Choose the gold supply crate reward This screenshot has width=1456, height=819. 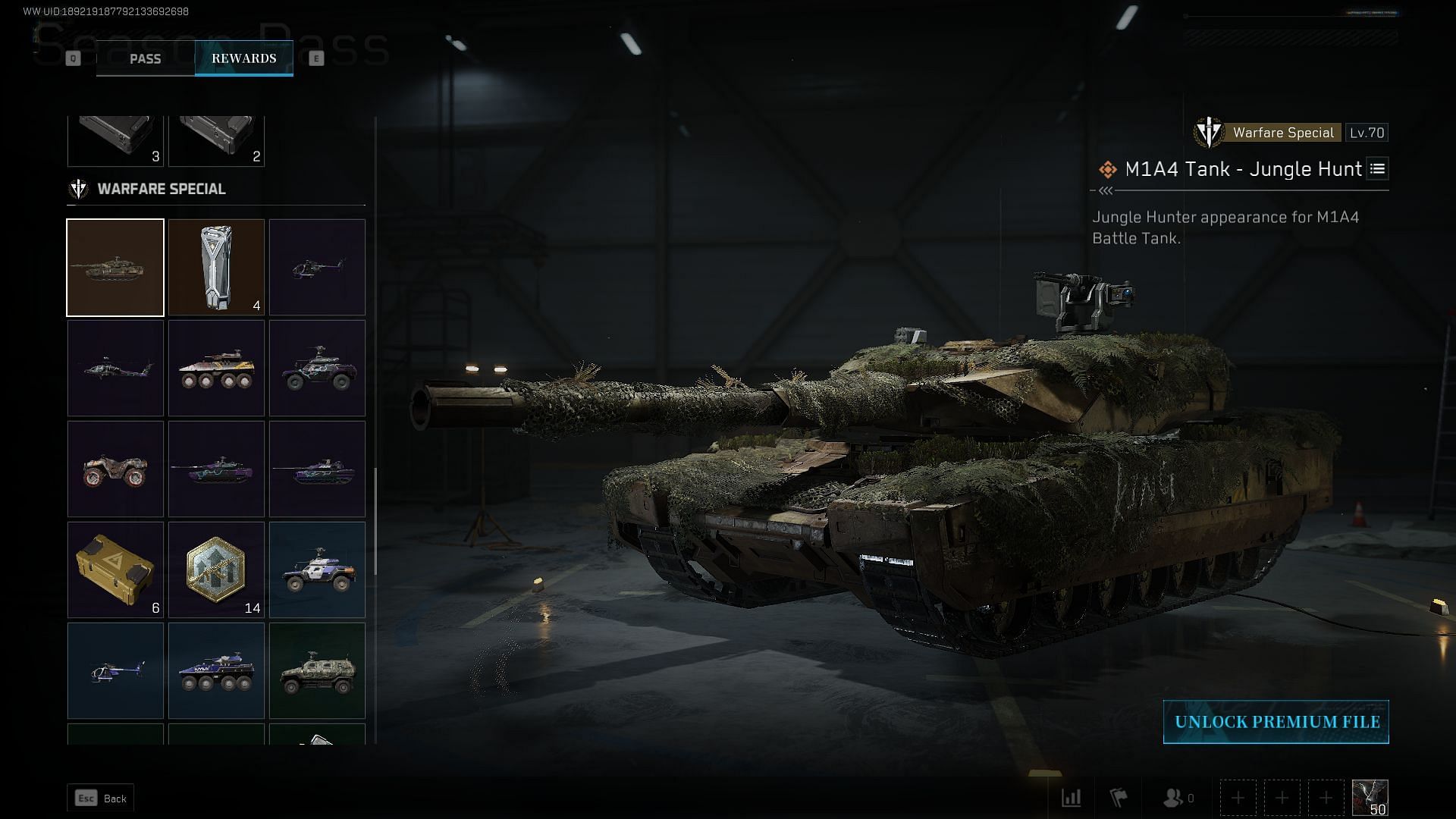click(115, 570)
